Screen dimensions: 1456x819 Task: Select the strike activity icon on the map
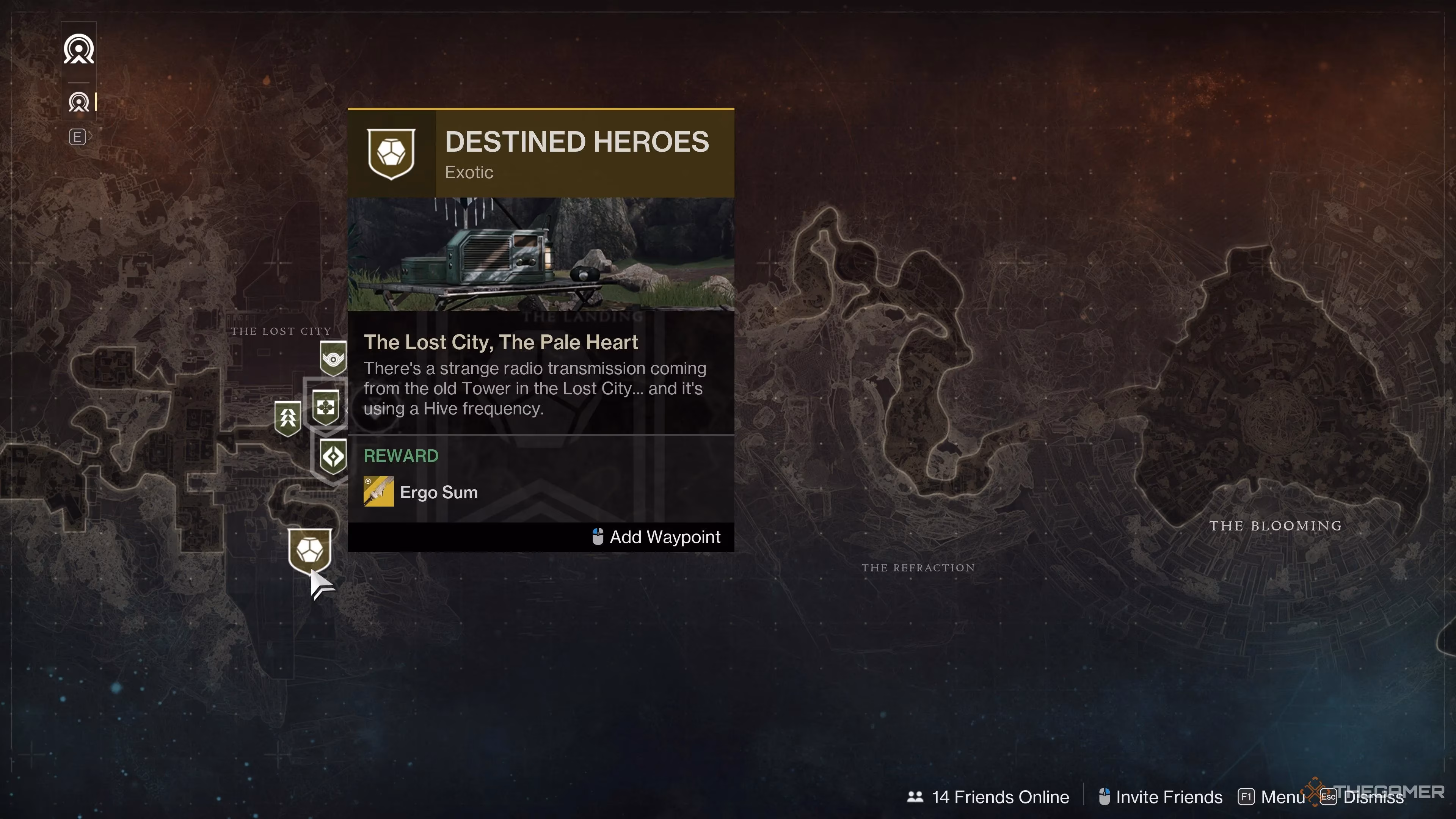(288, 417)
